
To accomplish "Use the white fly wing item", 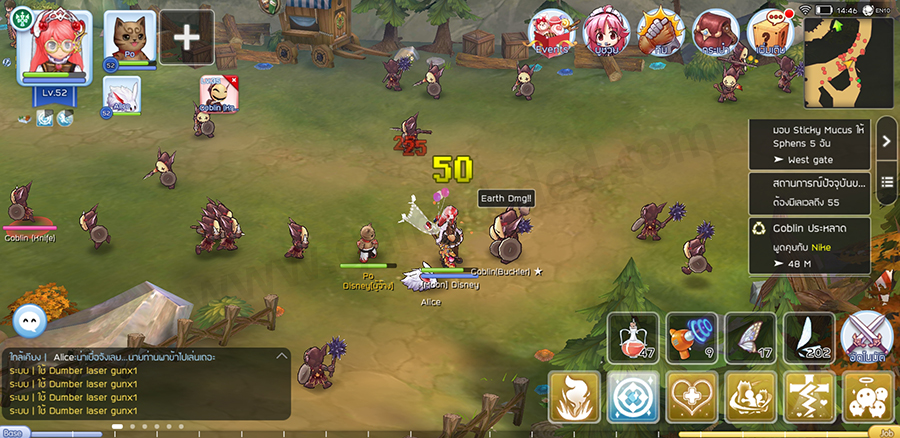I will click(807, 337).
